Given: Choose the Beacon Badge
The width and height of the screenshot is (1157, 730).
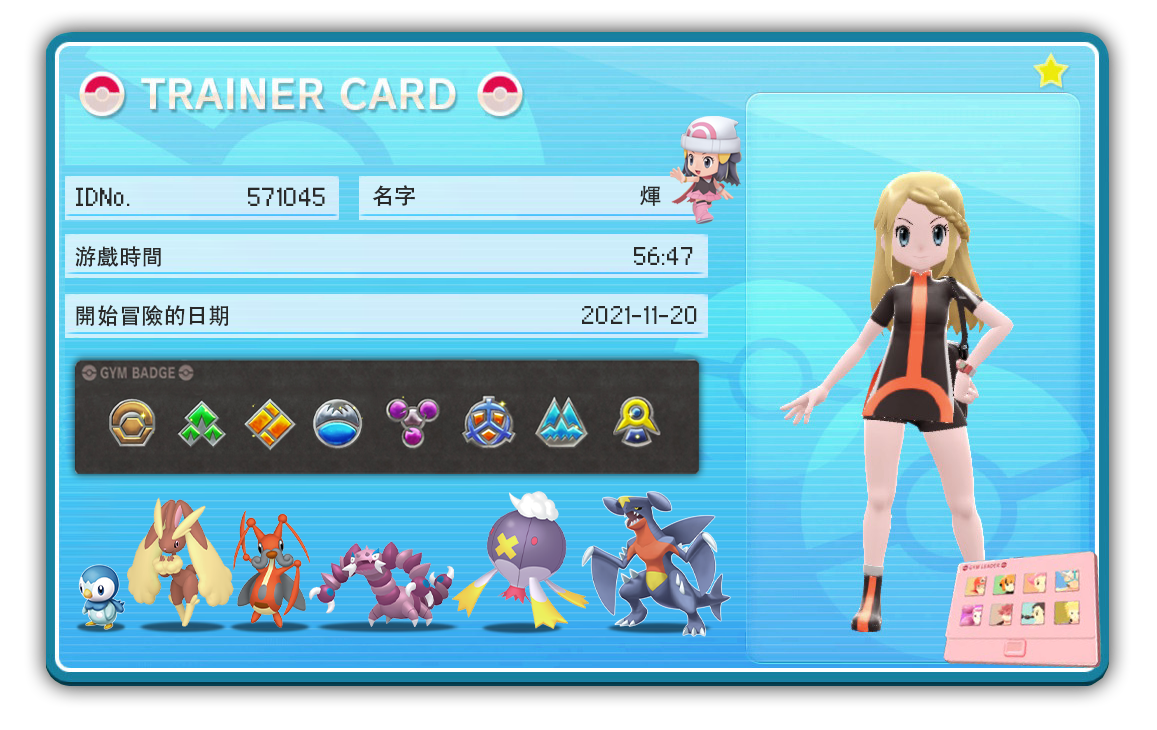Looking at the screenshot, I should (x=636, y=422).
